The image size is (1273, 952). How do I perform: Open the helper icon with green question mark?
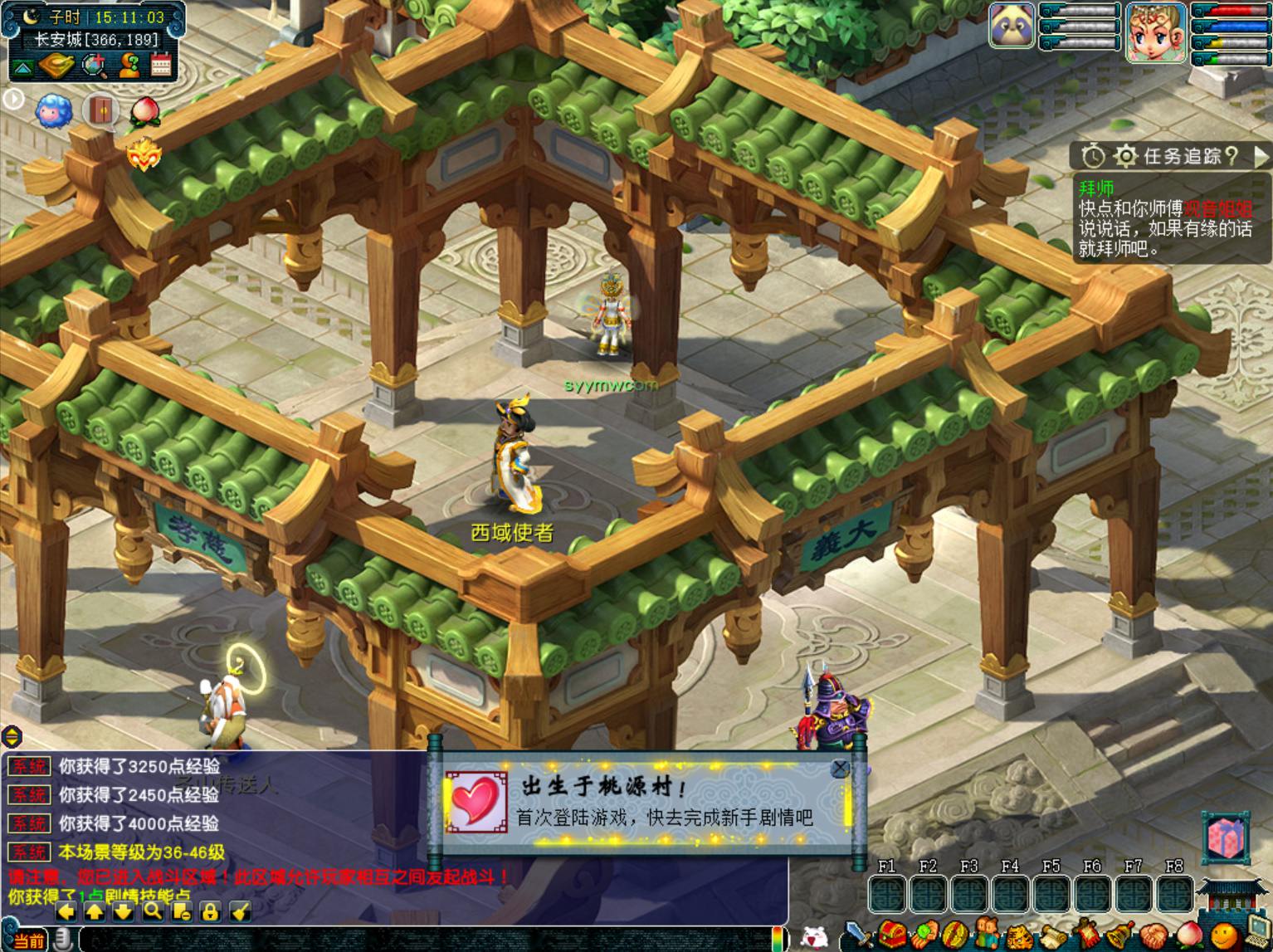(x=129, y=66)
